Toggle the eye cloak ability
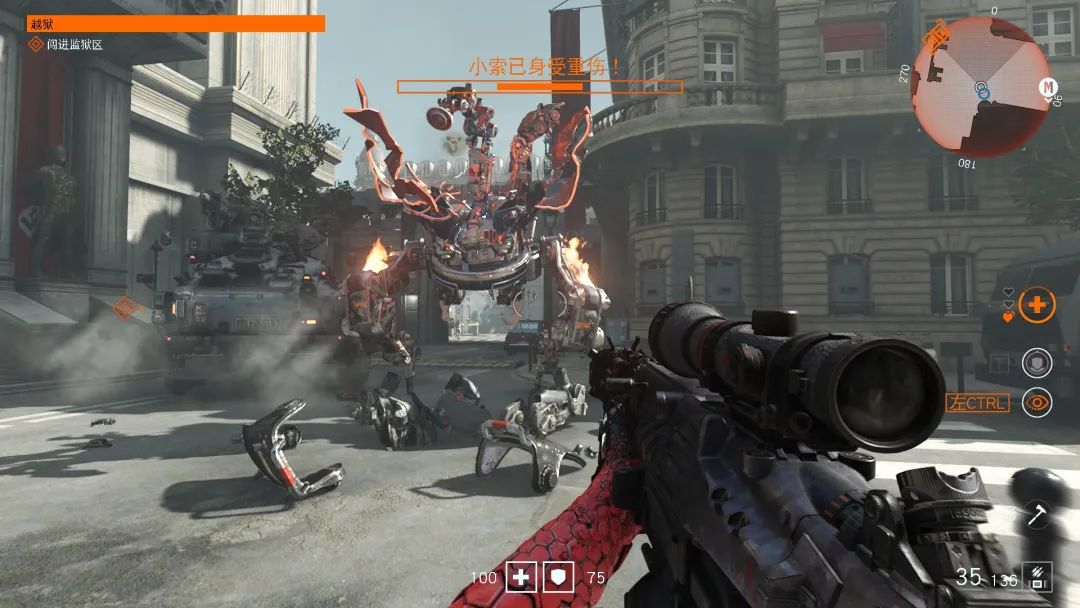The height and width of the screenshot is (608, 1080). 1038,403
